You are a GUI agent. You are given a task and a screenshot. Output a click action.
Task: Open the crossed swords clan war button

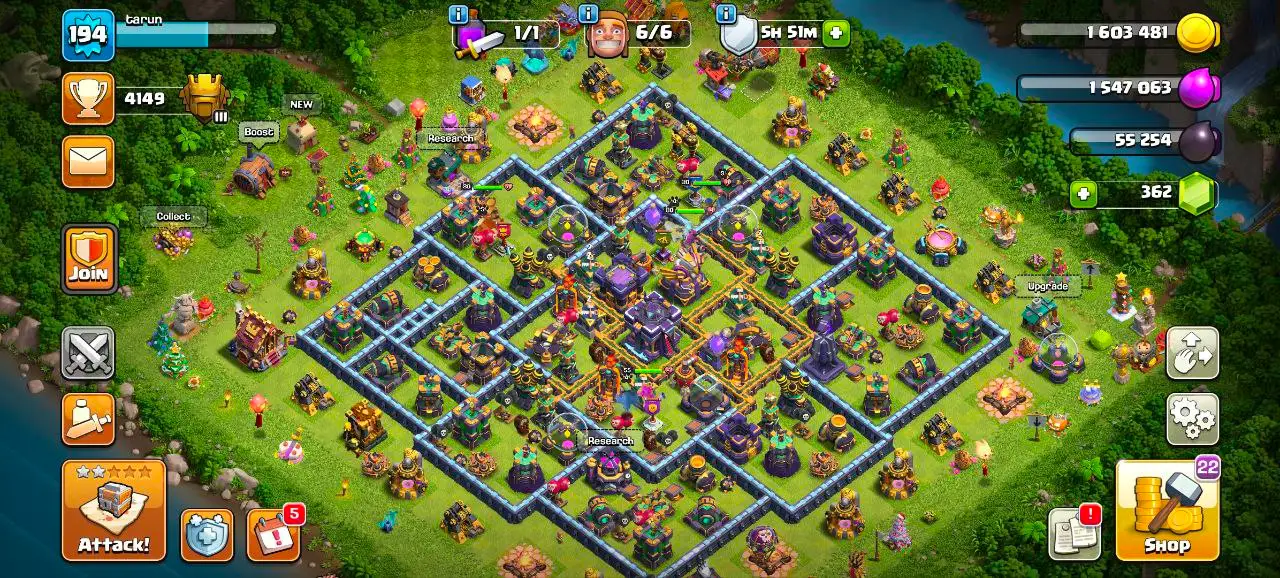pos(88,353)
